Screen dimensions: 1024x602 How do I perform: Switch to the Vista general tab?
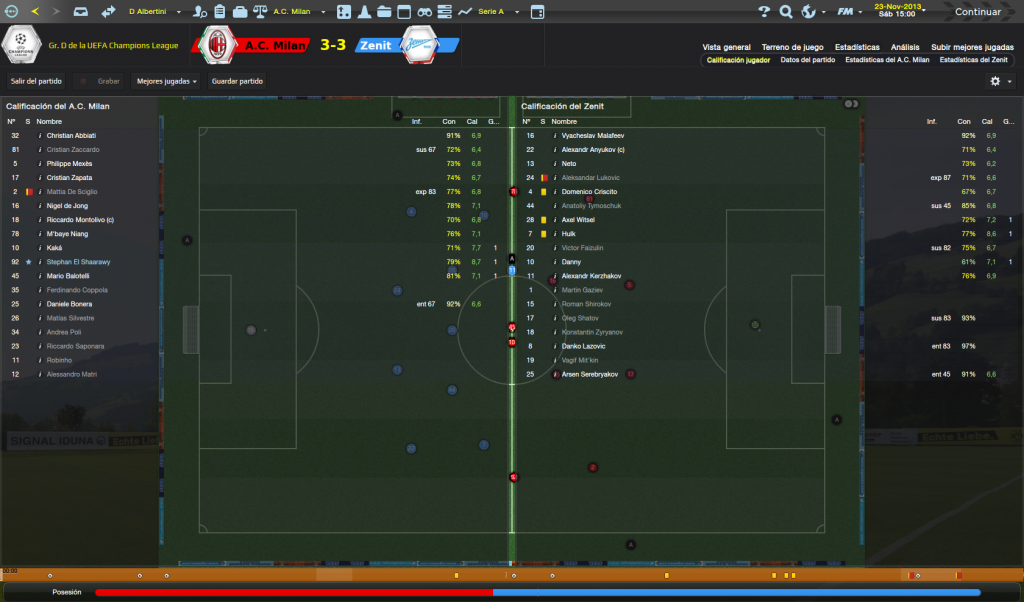726,47
